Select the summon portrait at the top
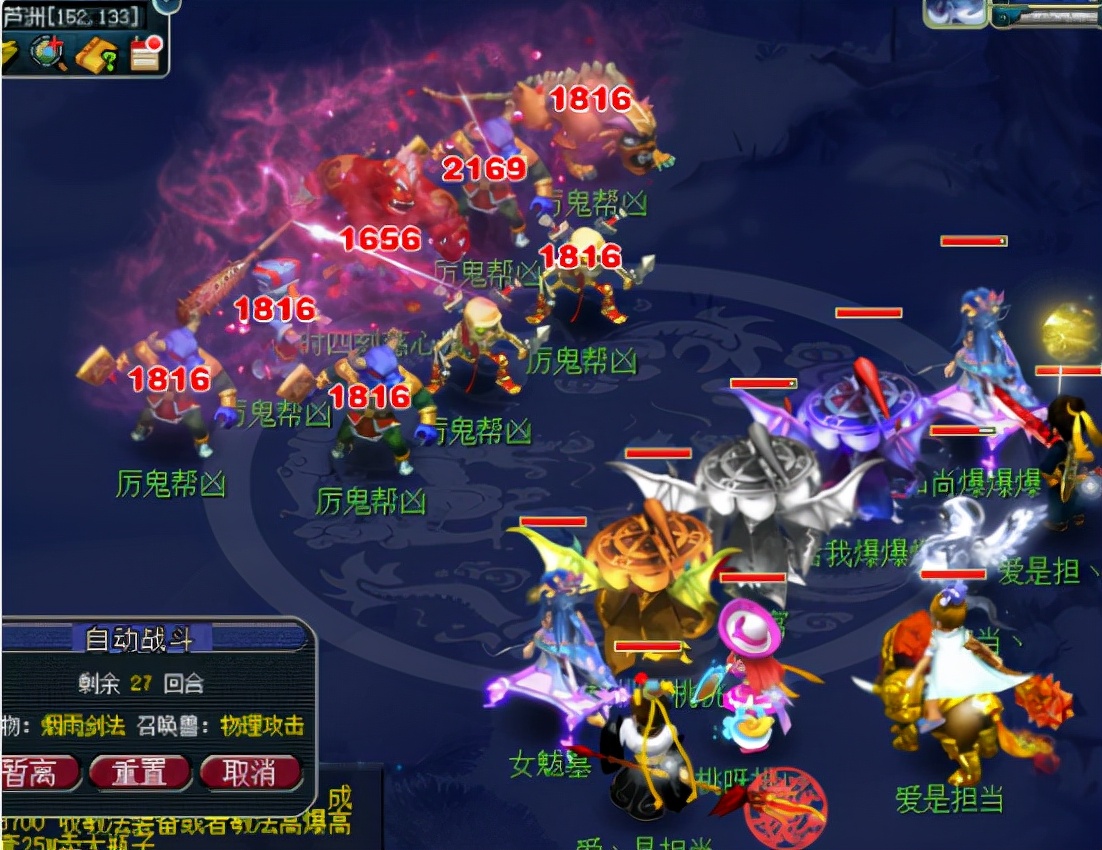Viewport: 1102px width, 850px height. click(954, 12)
